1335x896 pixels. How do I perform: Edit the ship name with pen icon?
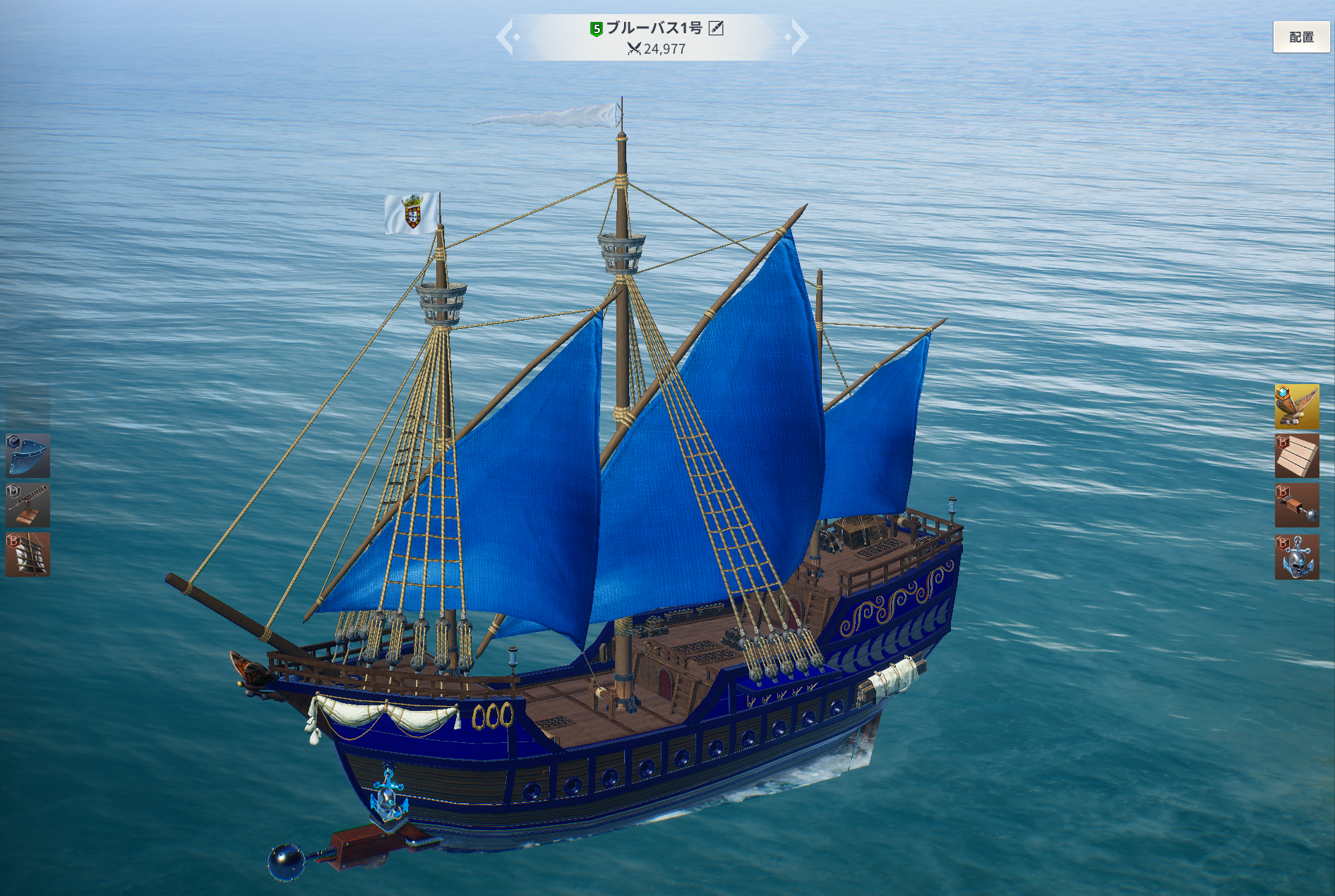(716, 28)
